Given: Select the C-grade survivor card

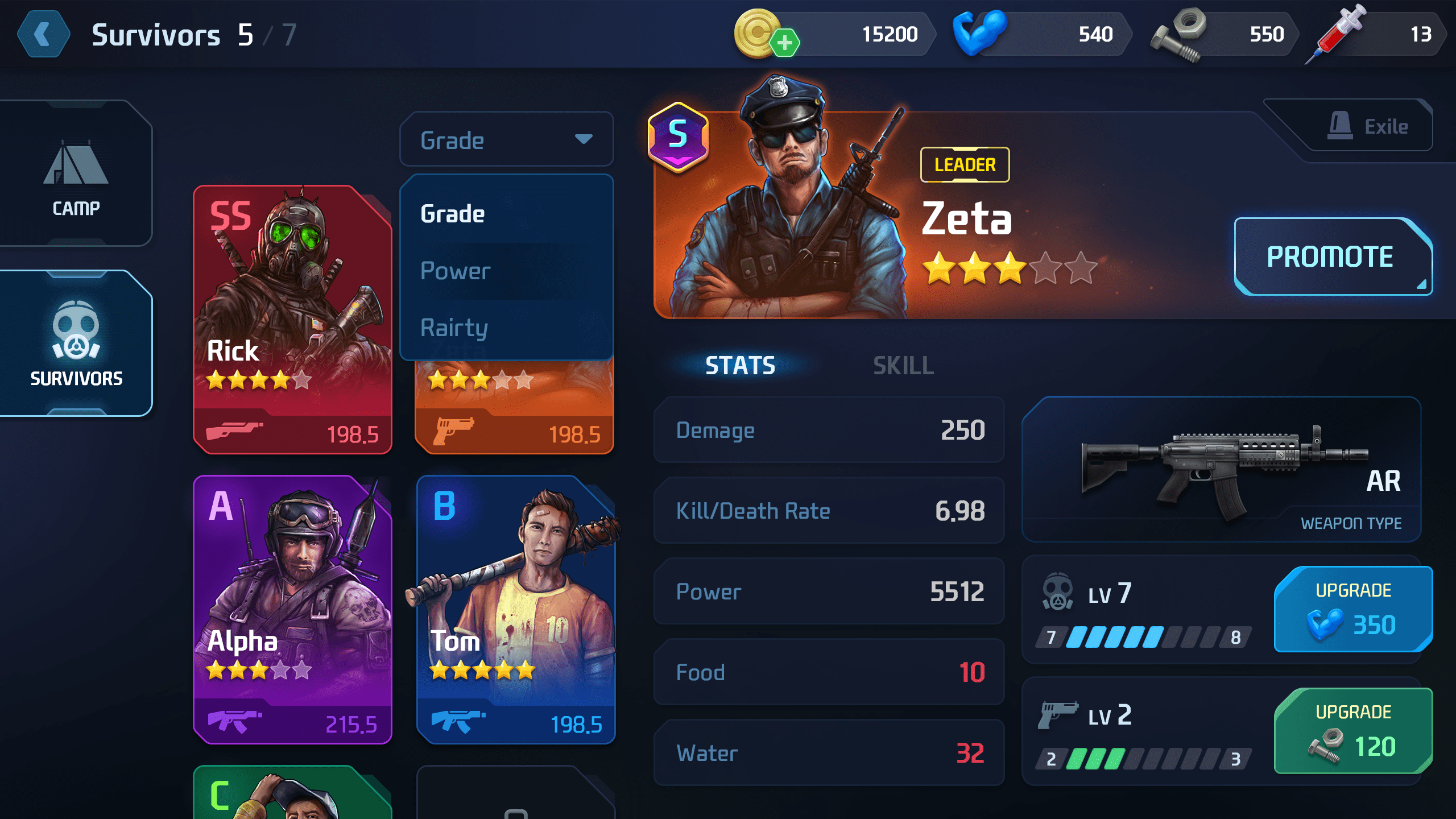Looking at the screenshot, I should [x=292, y=793].
